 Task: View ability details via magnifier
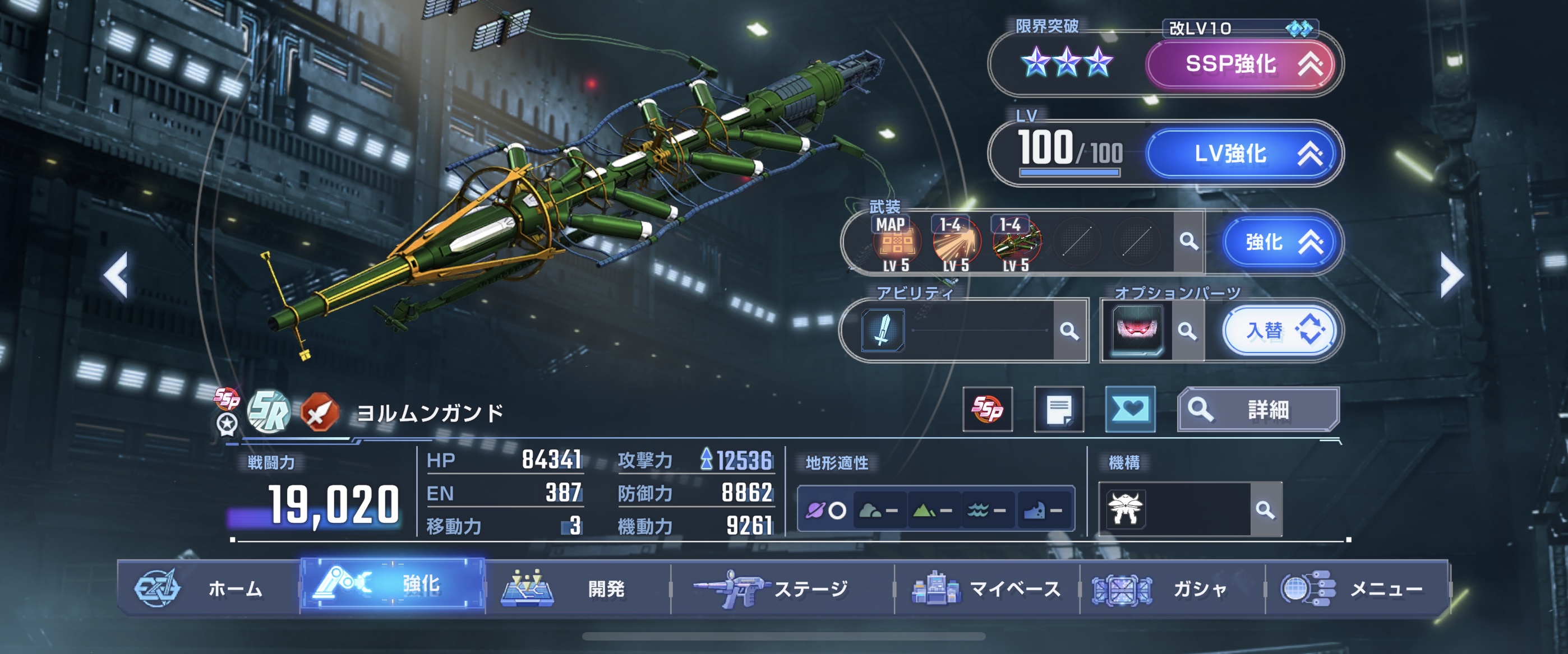[1069, 331]
